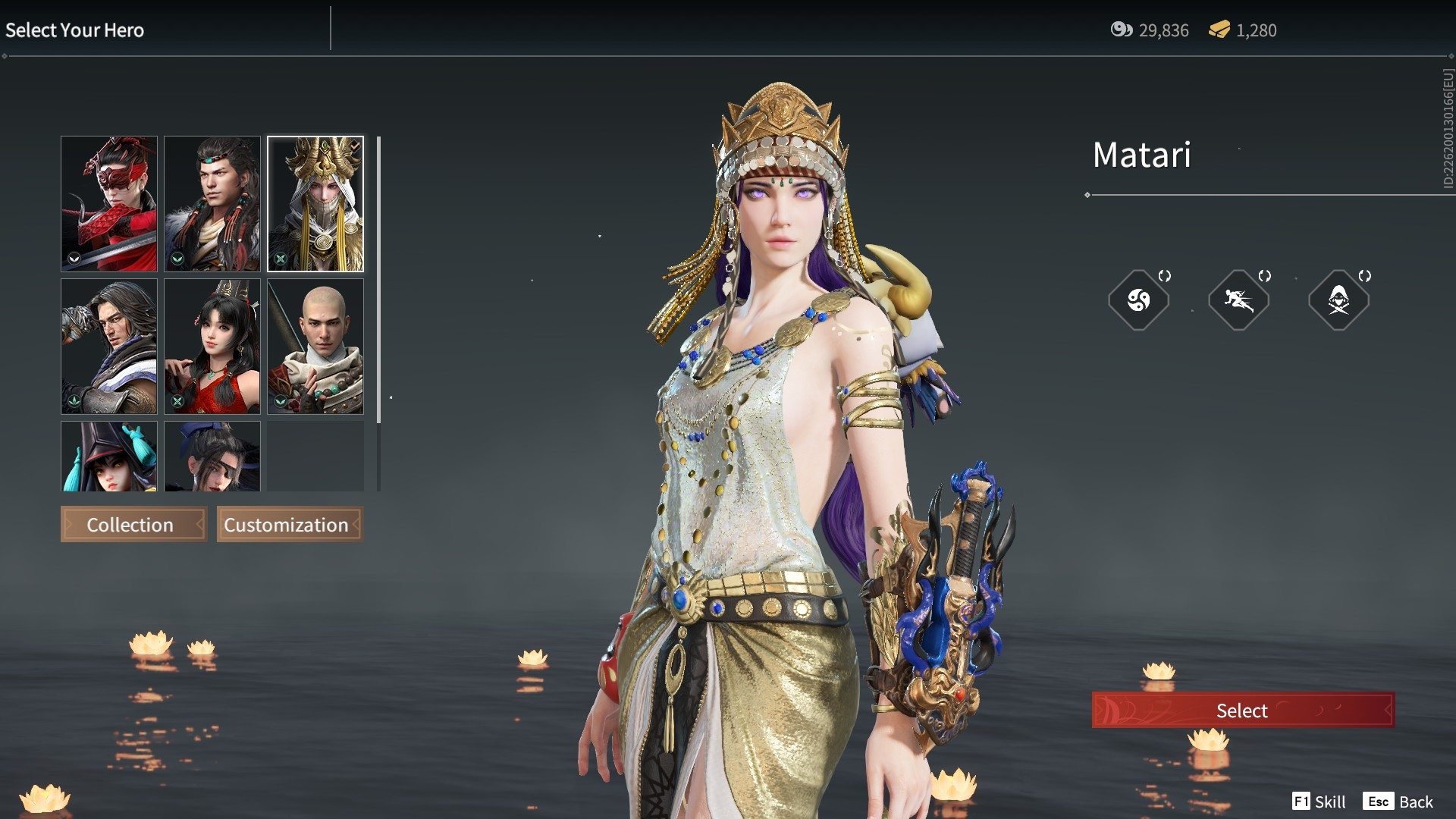The width and height of the screenshot is (1456, 819).
Task: Select the witch-hat girl with teal tassels
Action: [109, 457]
